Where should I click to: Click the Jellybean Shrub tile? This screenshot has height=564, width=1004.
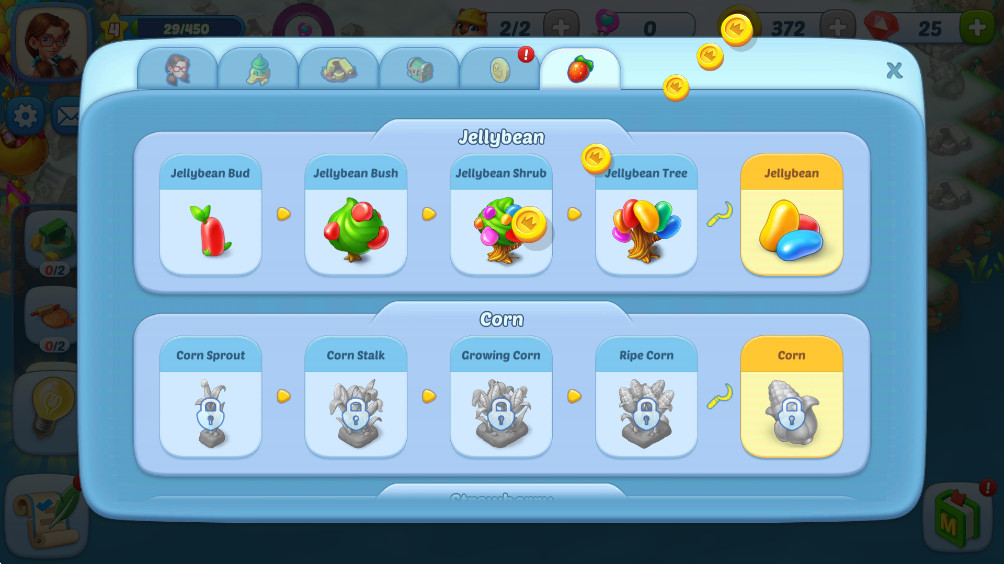501,215
